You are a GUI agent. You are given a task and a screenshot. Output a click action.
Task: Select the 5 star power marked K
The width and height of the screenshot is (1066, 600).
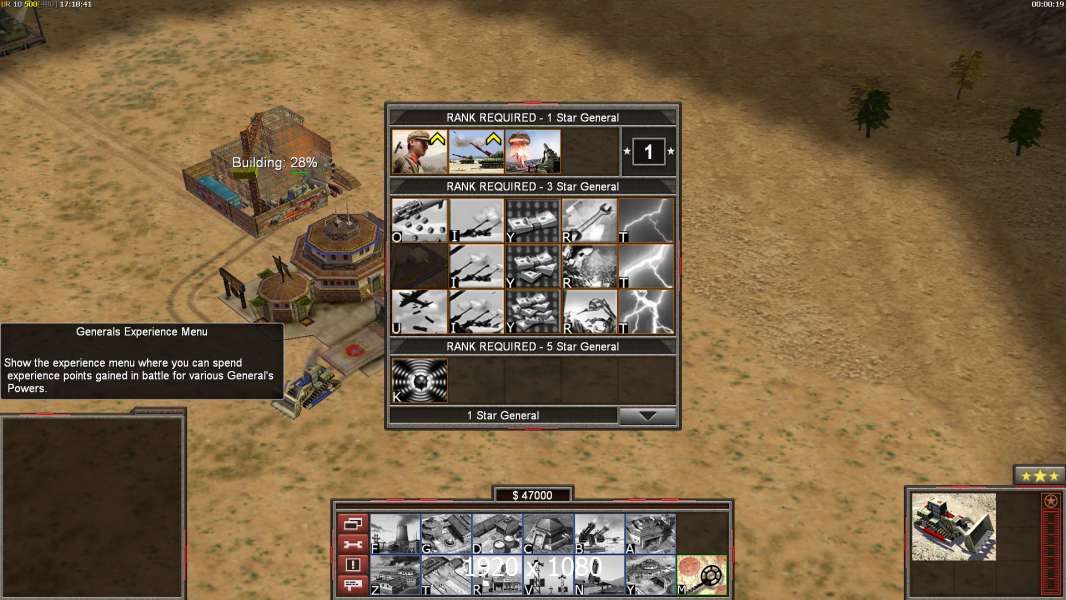coord(419,380)
